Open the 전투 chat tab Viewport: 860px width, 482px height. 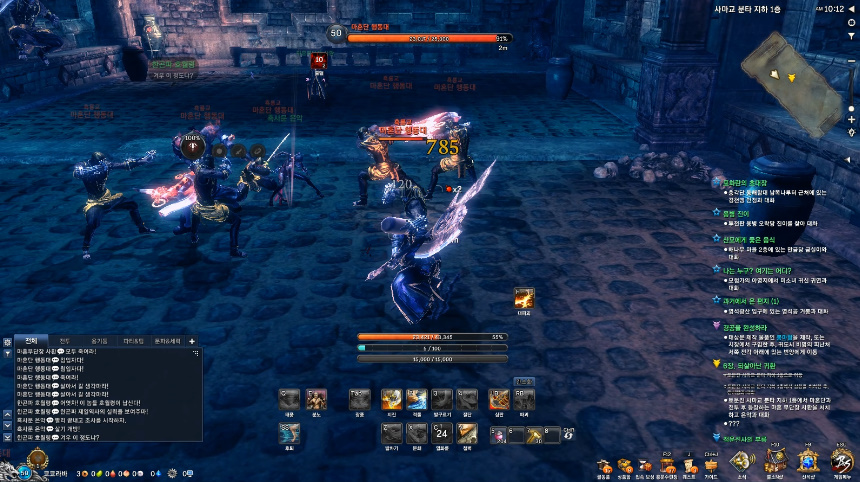click(64, 341)
